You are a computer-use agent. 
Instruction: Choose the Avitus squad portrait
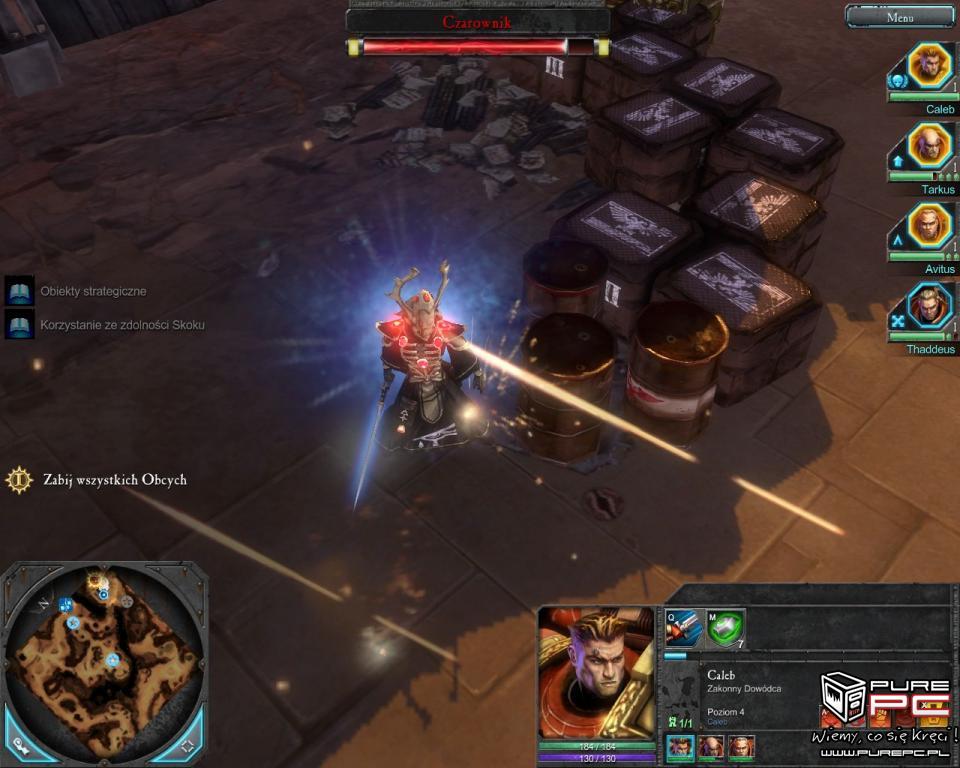pyautogui.click(x=930, y=225)
